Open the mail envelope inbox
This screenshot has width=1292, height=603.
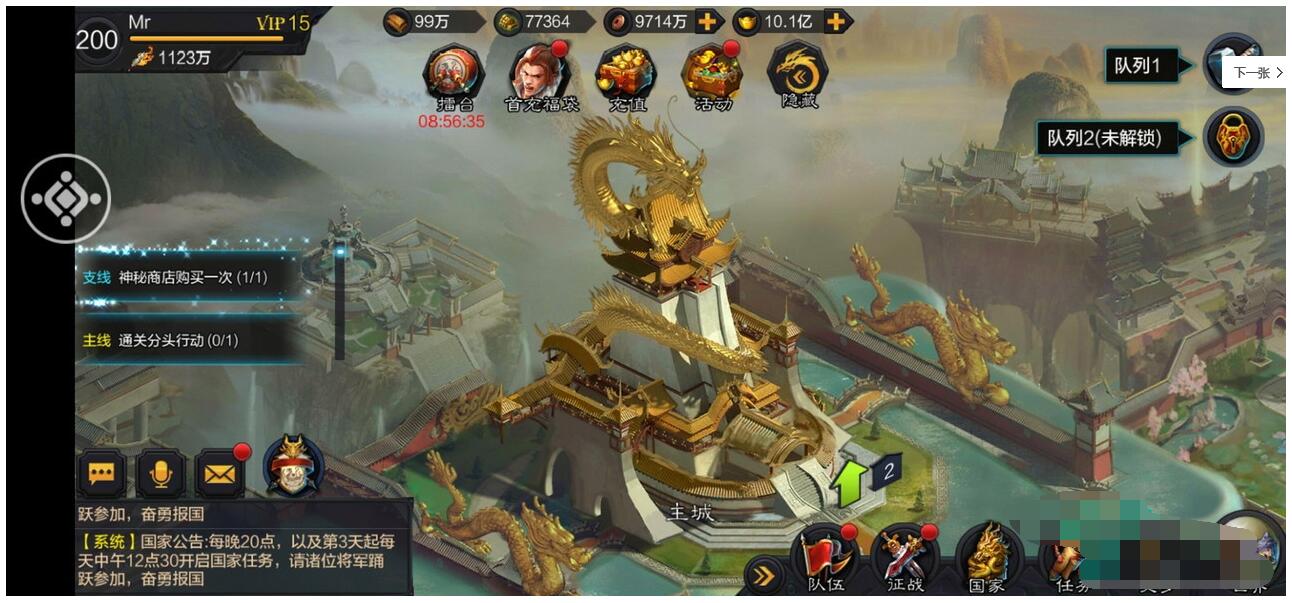pos(220,474)
